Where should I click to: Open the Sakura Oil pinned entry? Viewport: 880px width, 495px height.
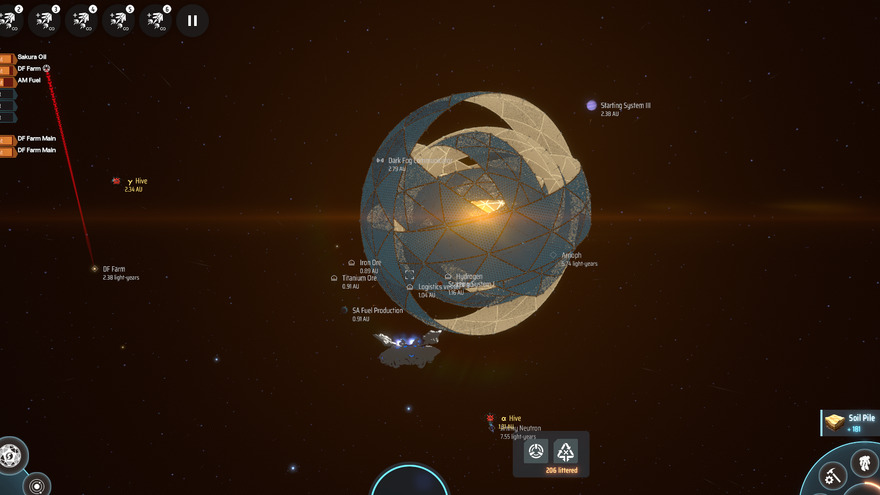point(30,57)
